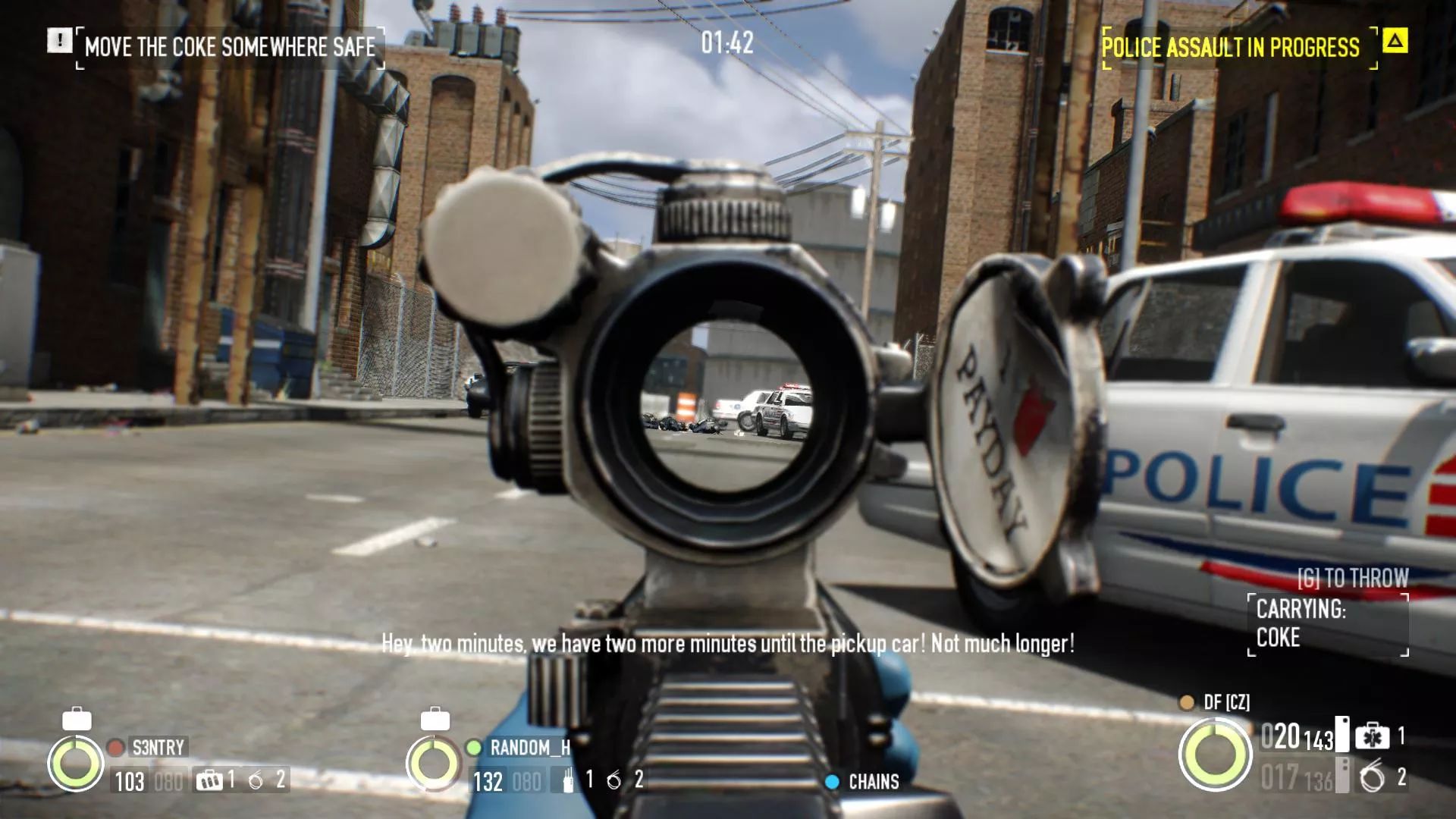
Task: Click the white magazine ammo bar
Action: (x=1342, y=735)
